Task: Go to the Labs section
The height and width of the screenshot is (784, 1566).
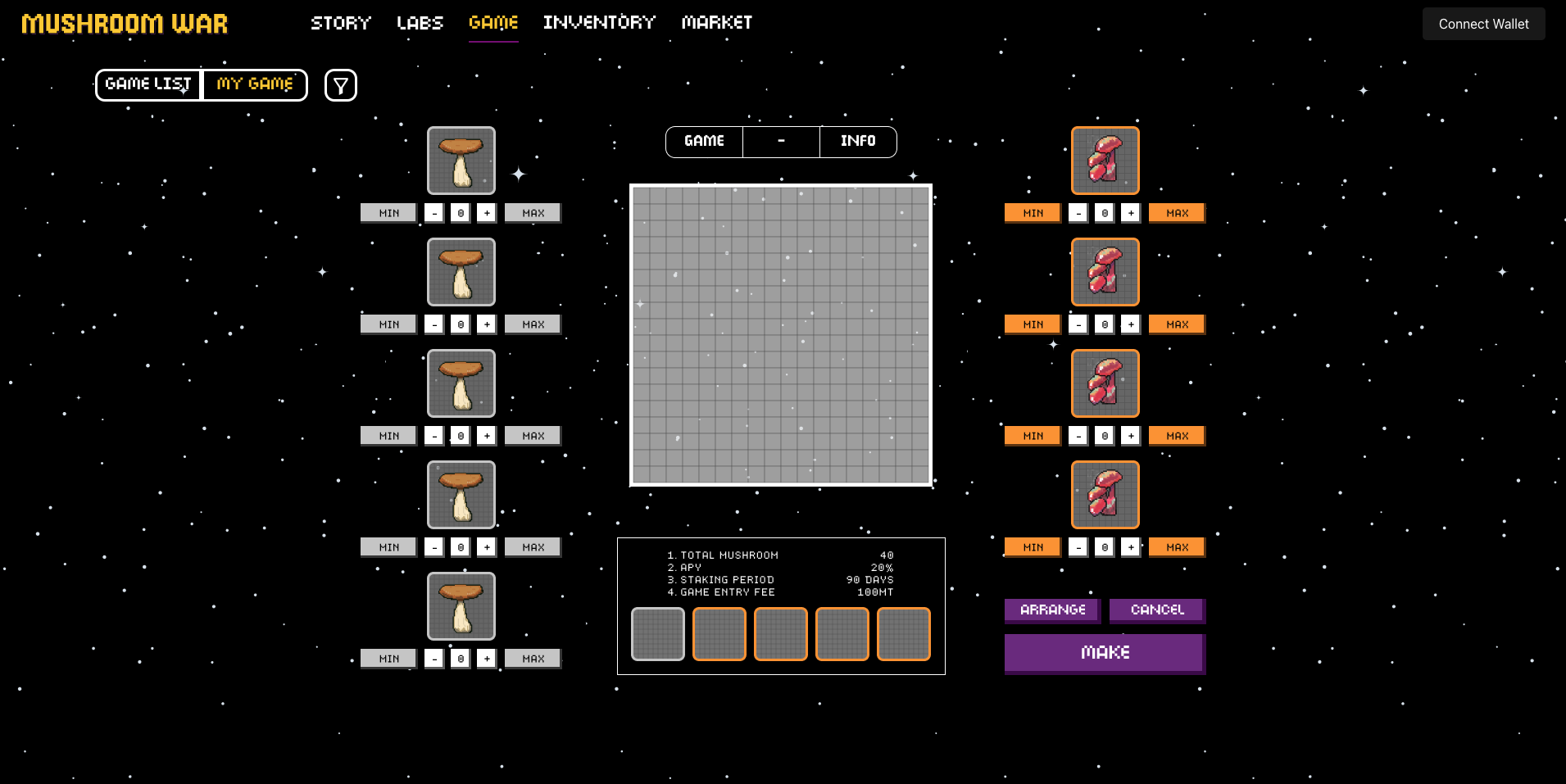Action: pyautogui.click(x=420, y=23)
